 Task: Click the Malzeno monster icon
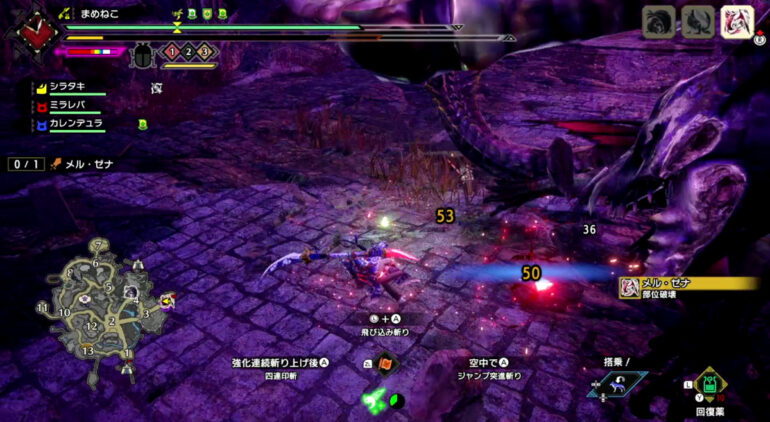[x=735, y=22]
